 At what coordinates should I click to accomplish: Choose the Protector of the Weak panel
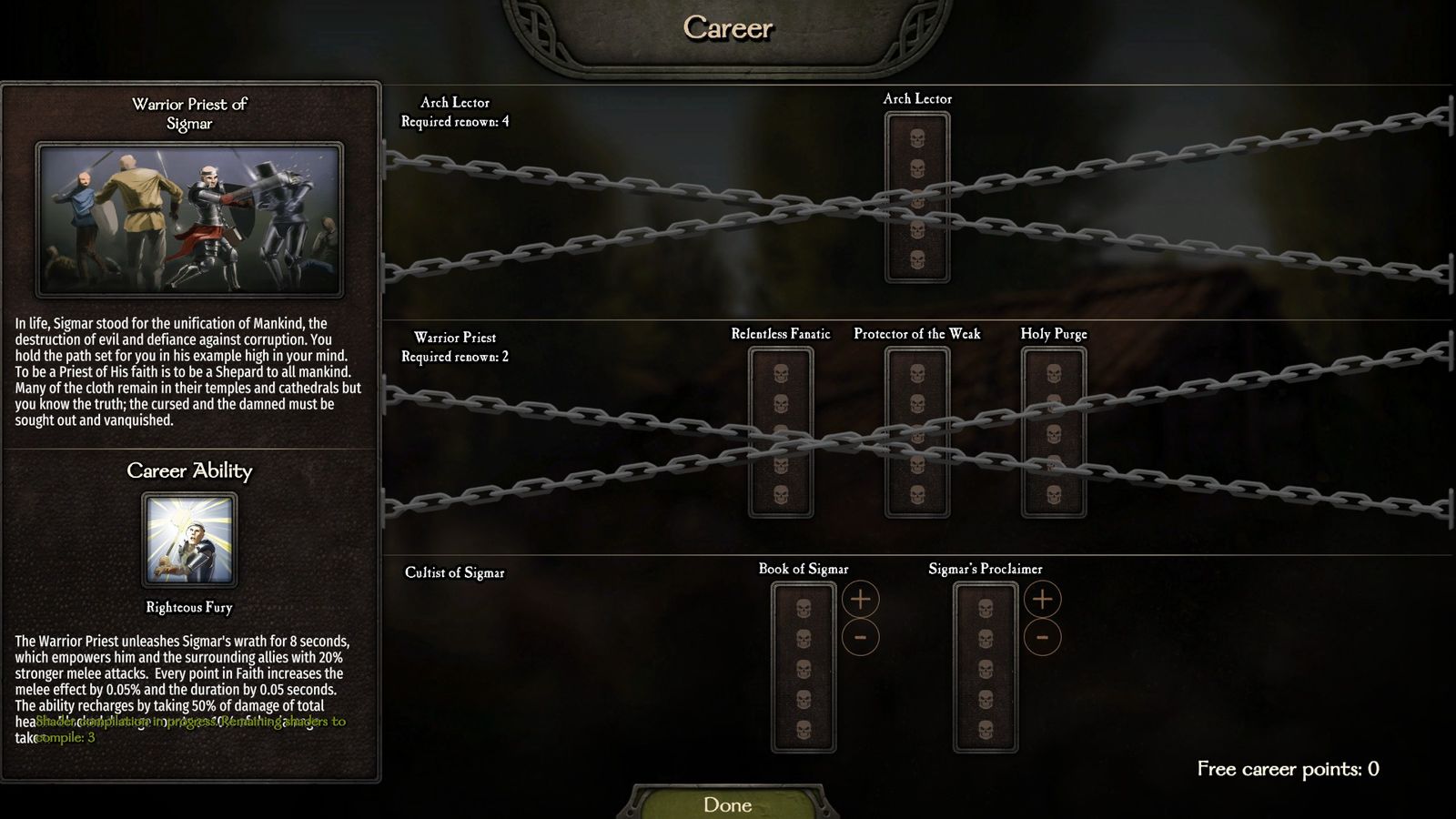(x=917, y=432)
